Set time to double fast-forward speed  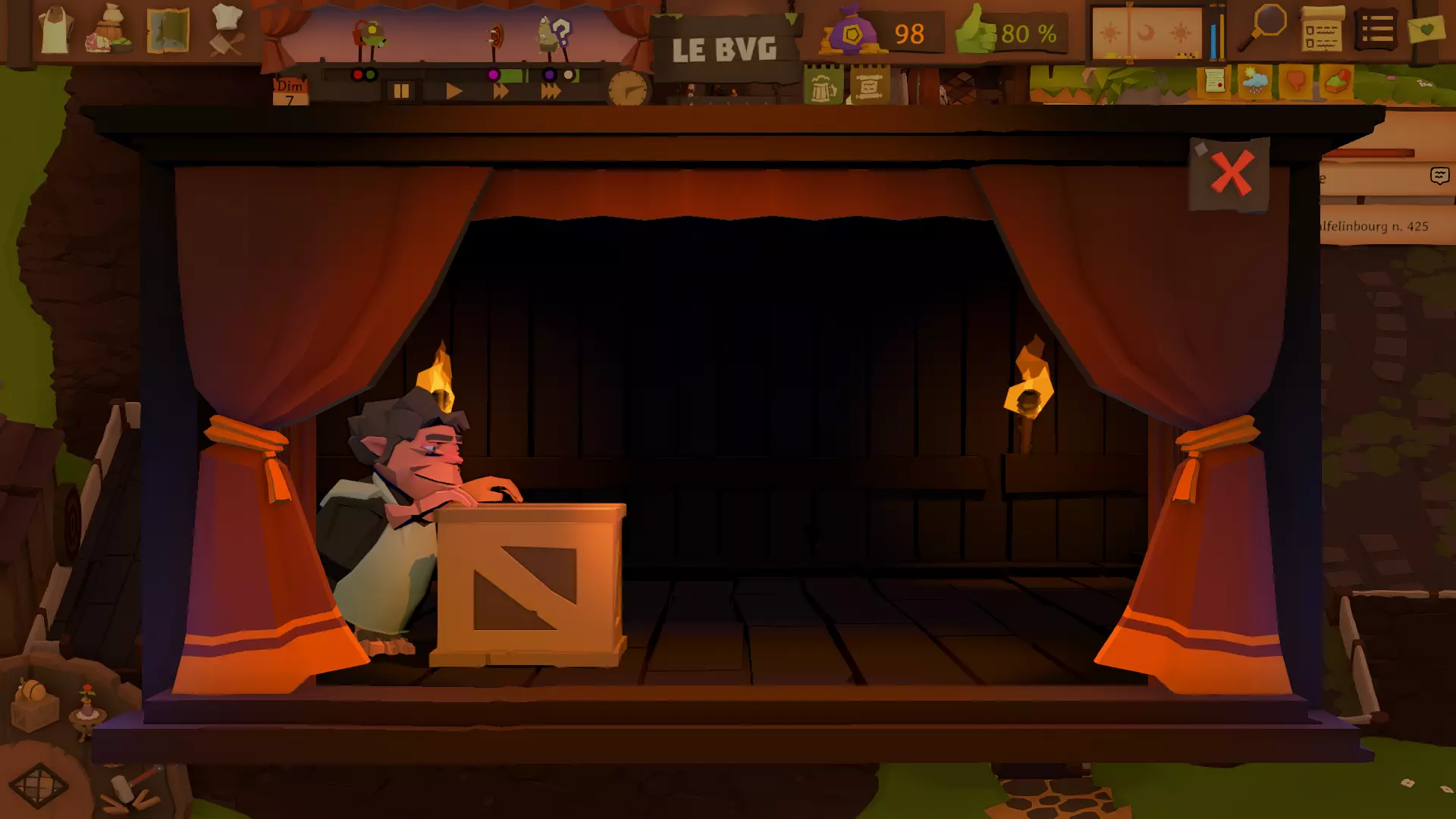(x=500, y=92)
